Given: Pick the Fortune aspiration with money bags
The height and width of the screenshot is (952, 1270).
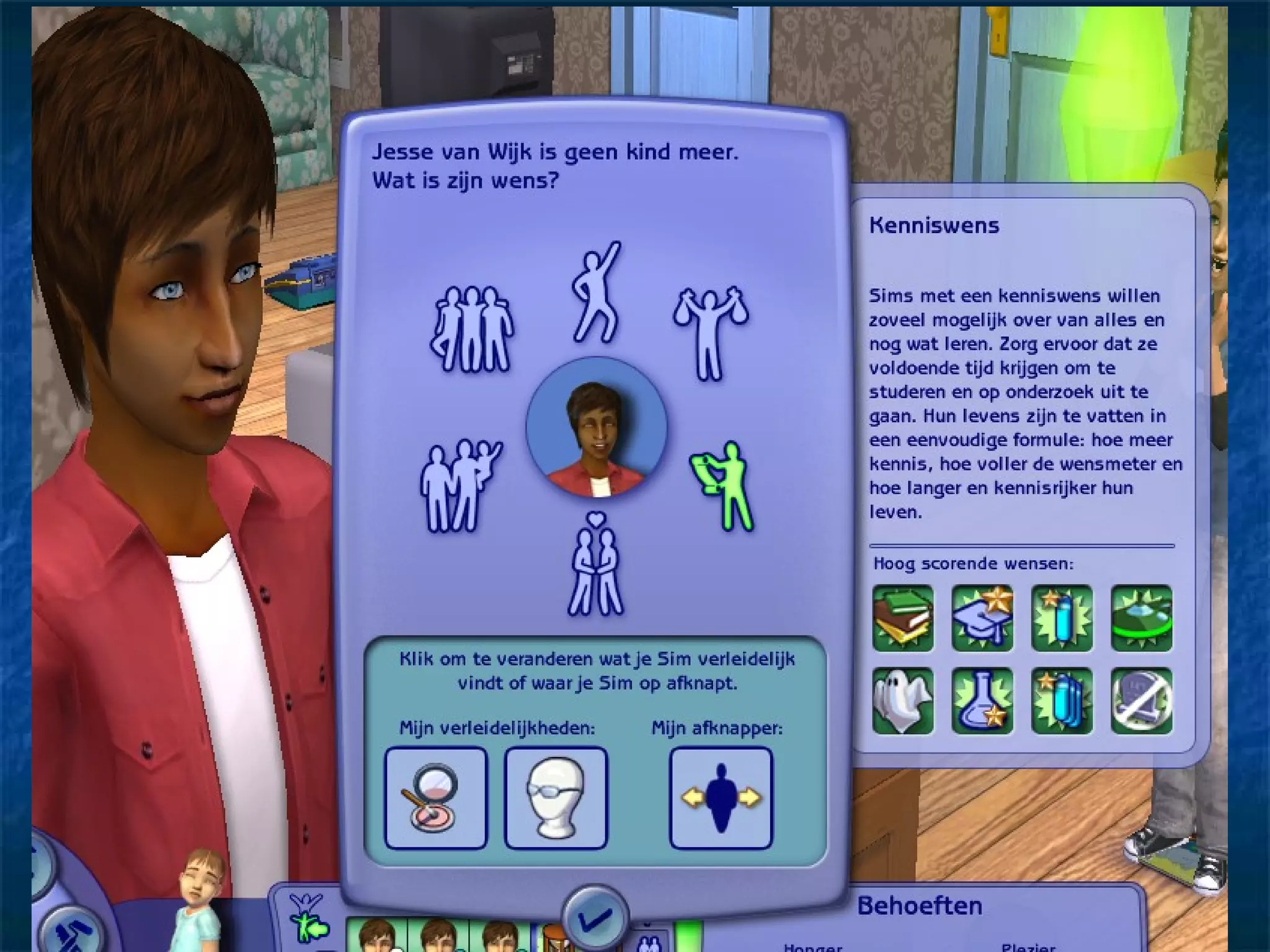Looking at the screenshot, I should point(711,332).
